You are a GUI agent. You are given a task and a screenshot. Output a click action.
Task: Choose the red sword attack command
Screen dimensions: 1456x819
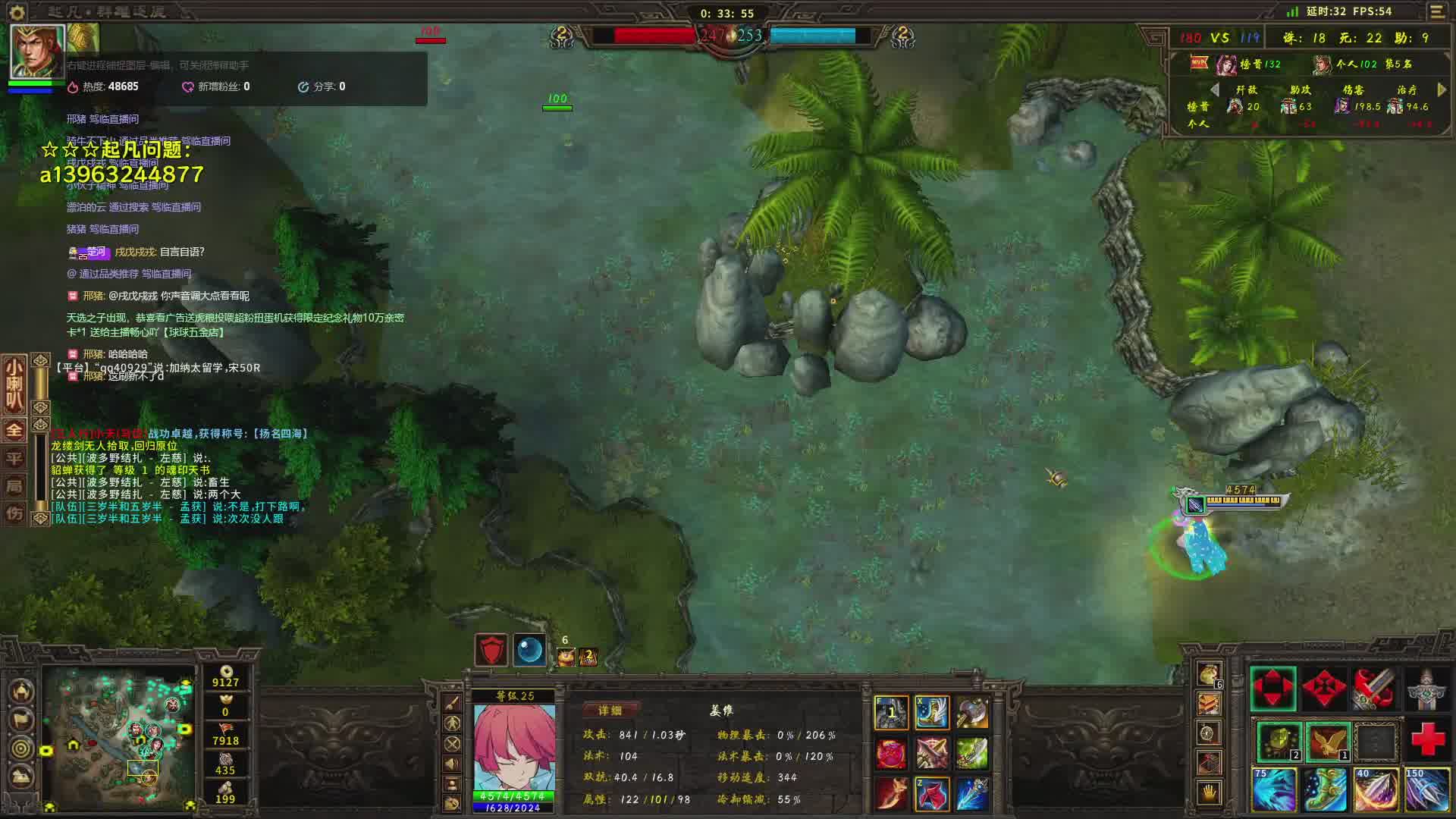1375,689
